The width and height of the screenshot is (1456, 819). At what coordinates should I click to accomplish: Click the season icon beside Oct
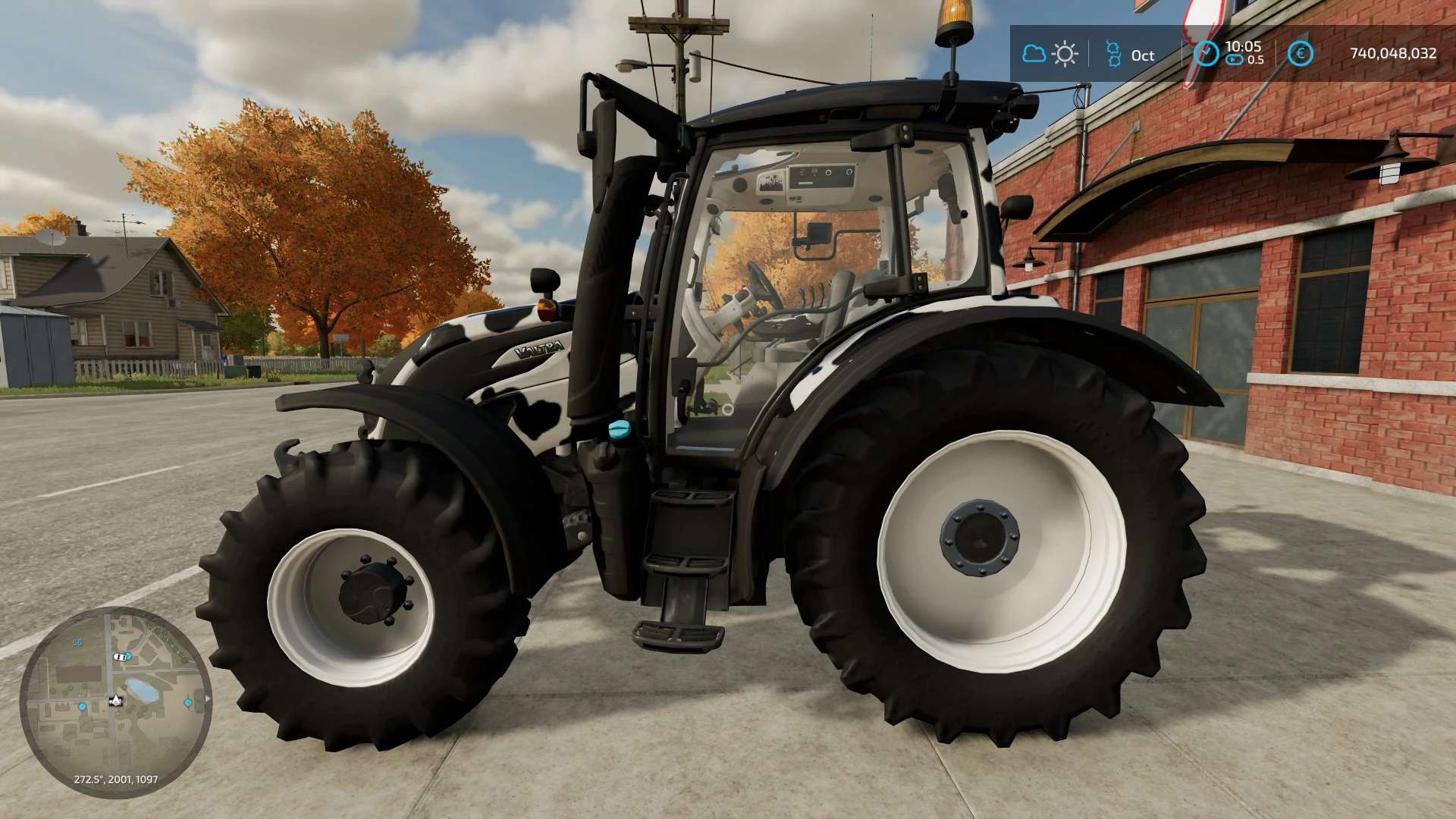pyautogui.click(x=1113, y=55)
